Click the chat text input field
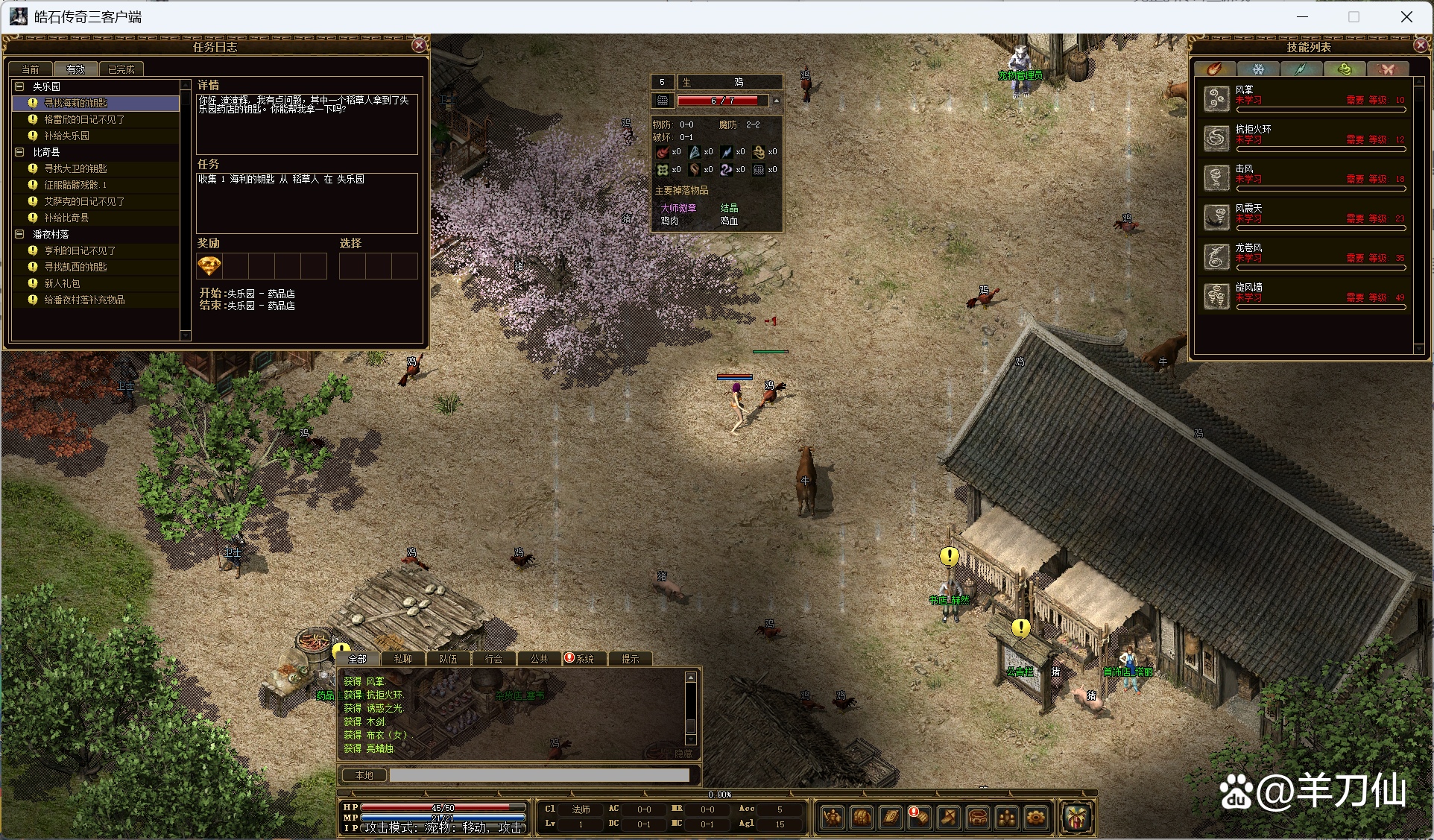1434x840 pixels. pyautogui.click(x=539, y=775)
